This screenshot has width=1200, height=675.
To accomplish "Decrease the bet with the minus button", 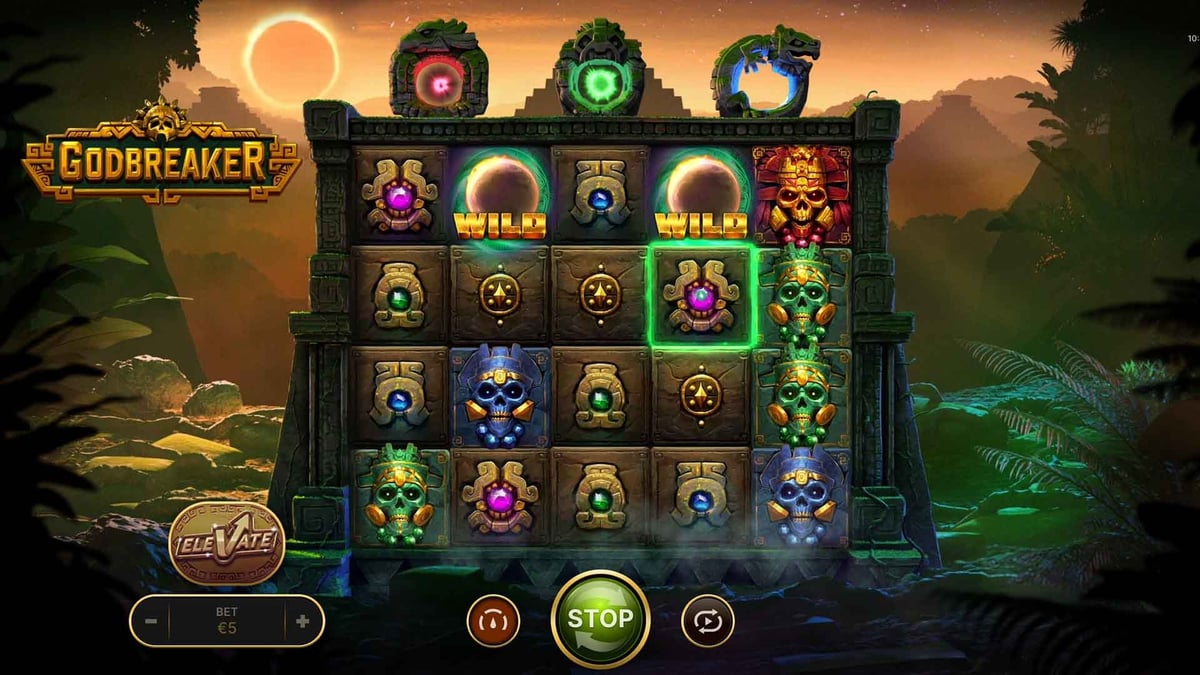I will point(151,621).
